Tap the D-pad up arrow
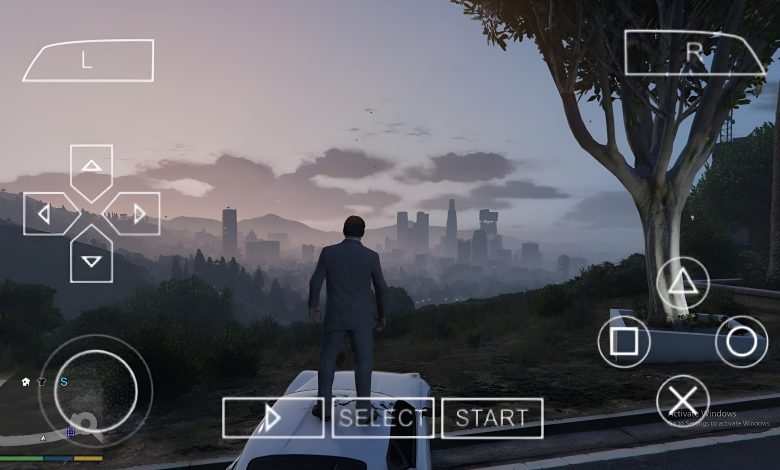 coord(91,166)
